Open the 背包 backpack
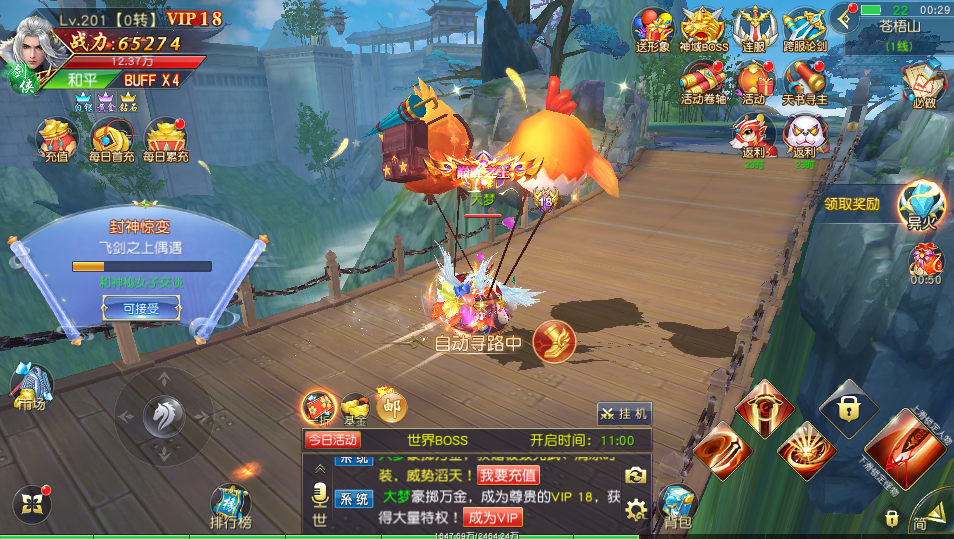 (x=677, y=507)
